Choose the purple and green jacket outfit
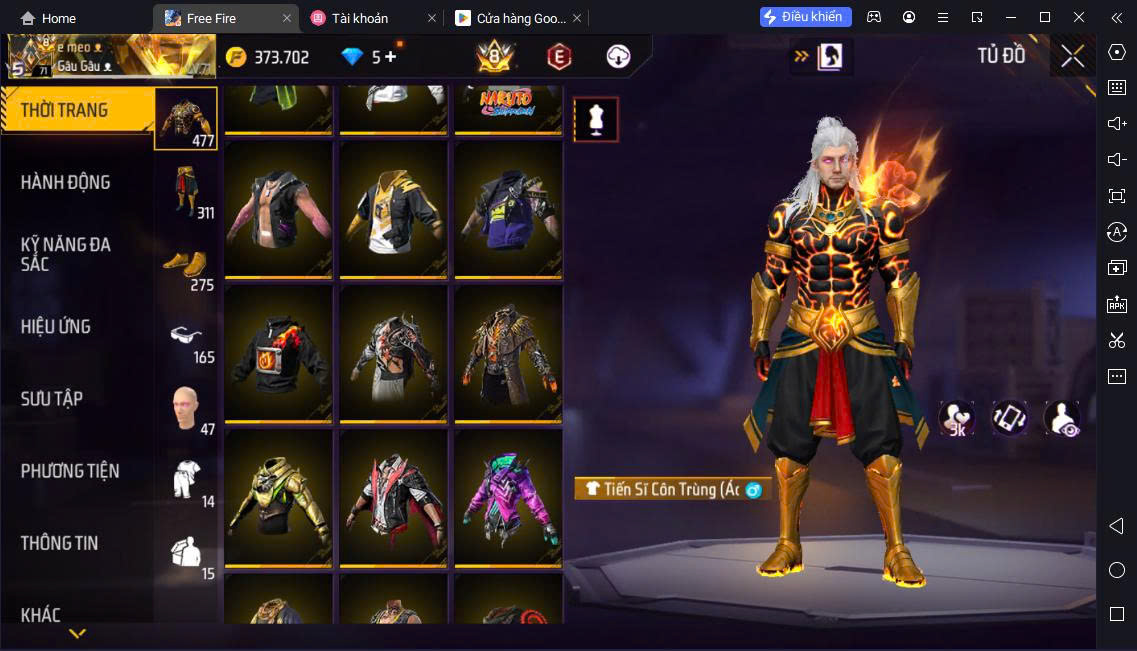This screenshot has width=1137, height=651. 508,498
